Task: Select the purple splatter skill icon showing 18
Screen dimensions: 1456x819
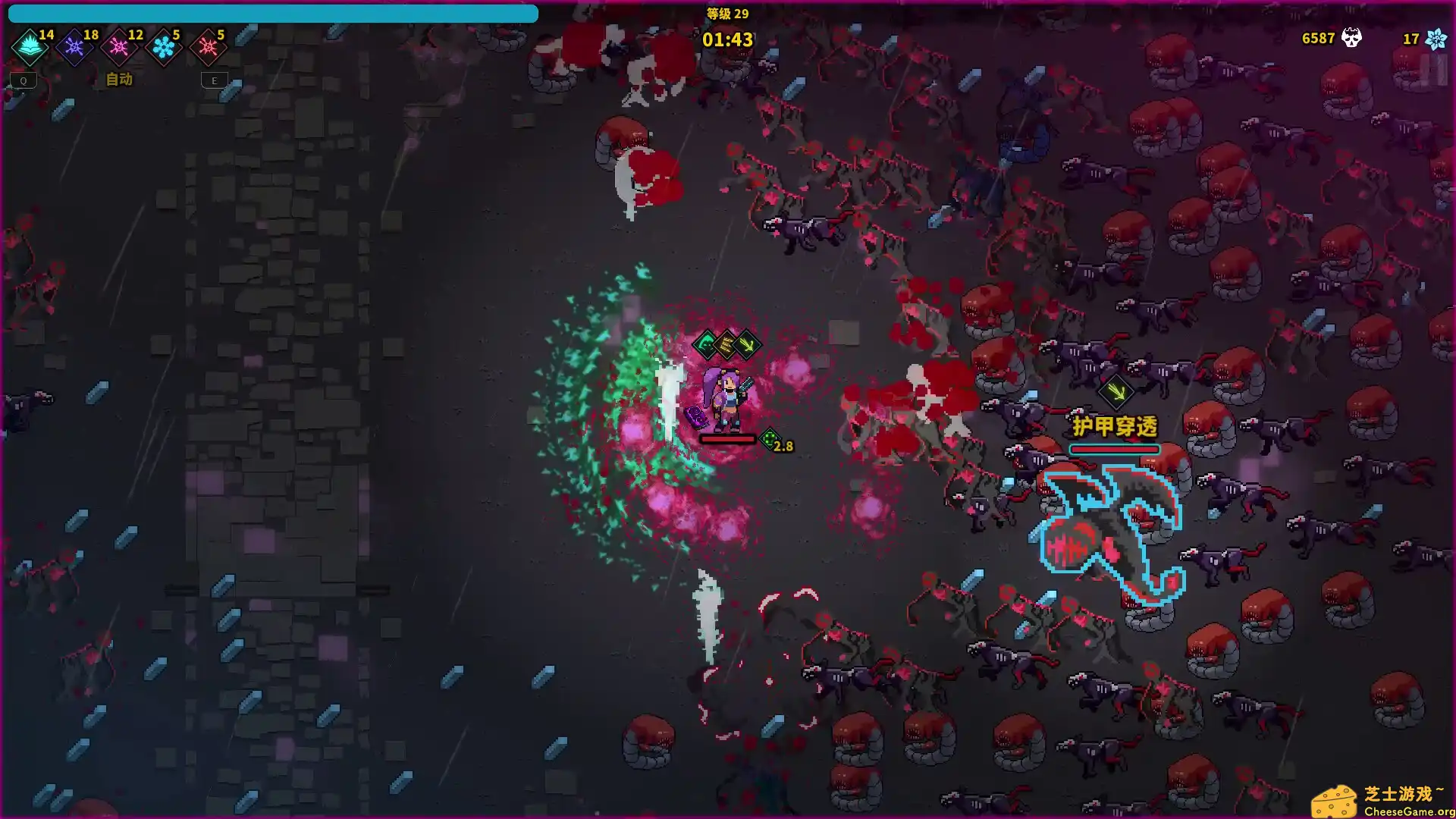Action: tap(74, 47)
